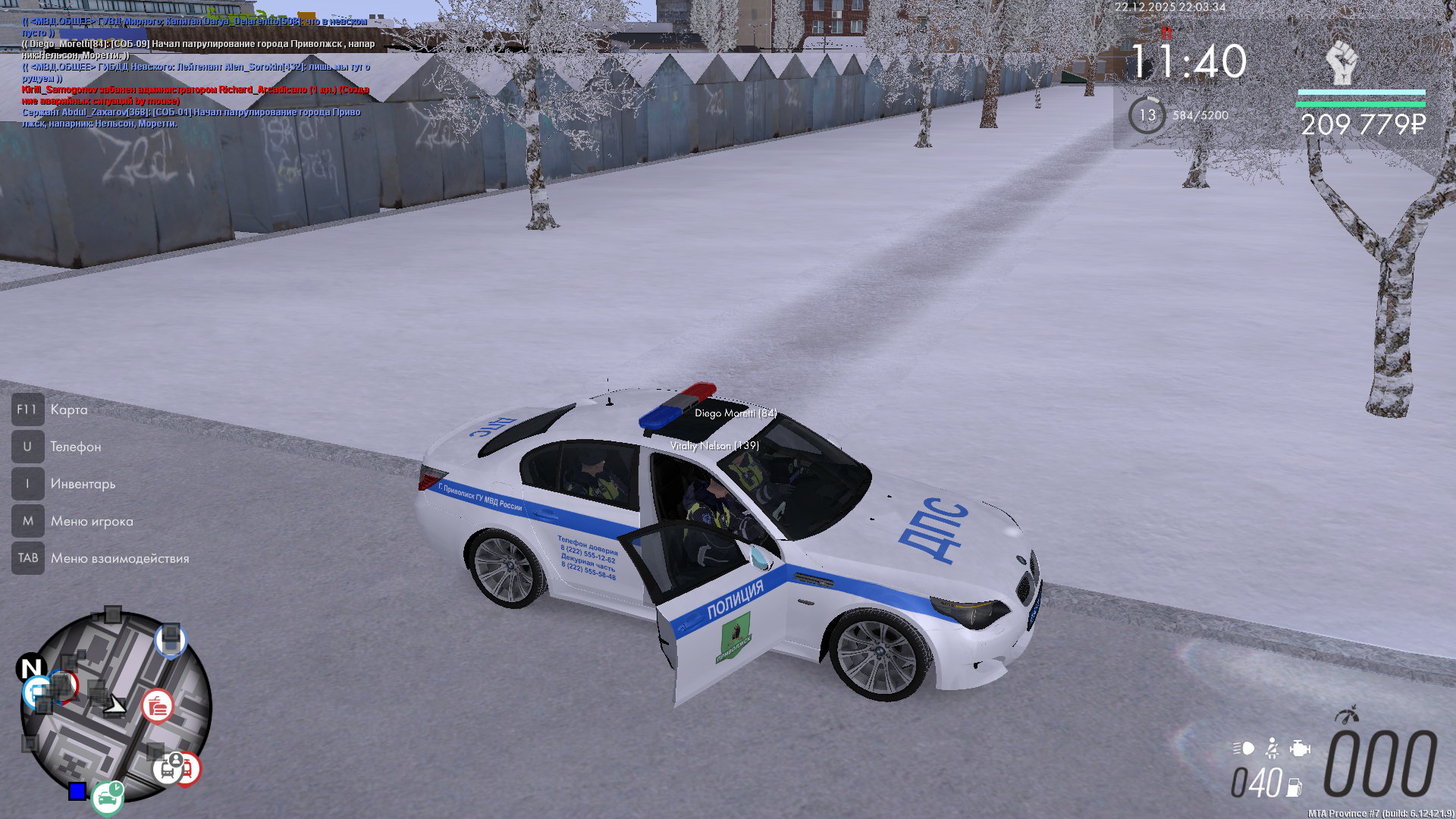
Task: Toggle the engine indicator icon
Action: [1299, 748]
